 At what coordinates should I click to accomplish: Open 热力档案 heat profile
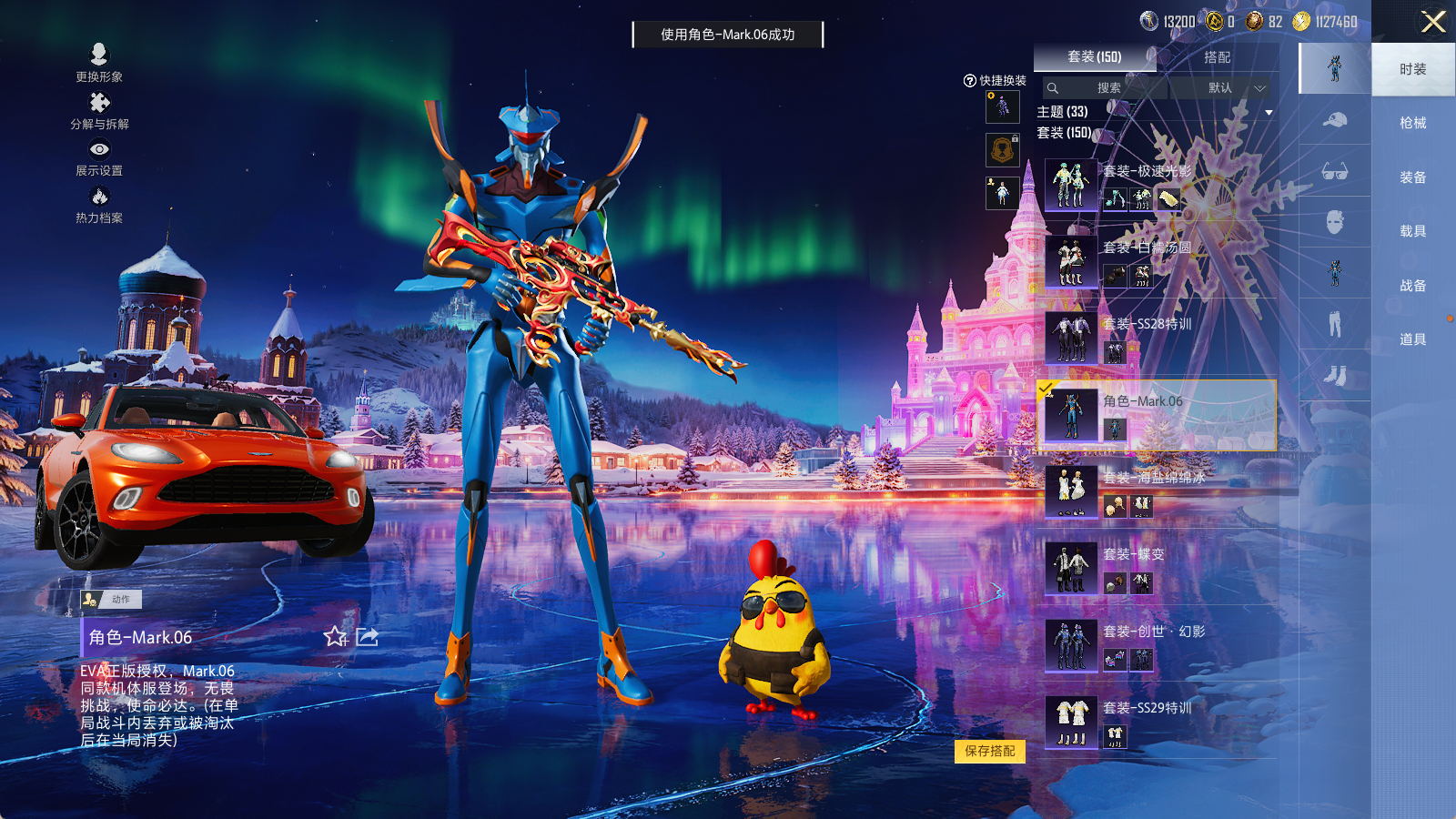tap(99, 205)
